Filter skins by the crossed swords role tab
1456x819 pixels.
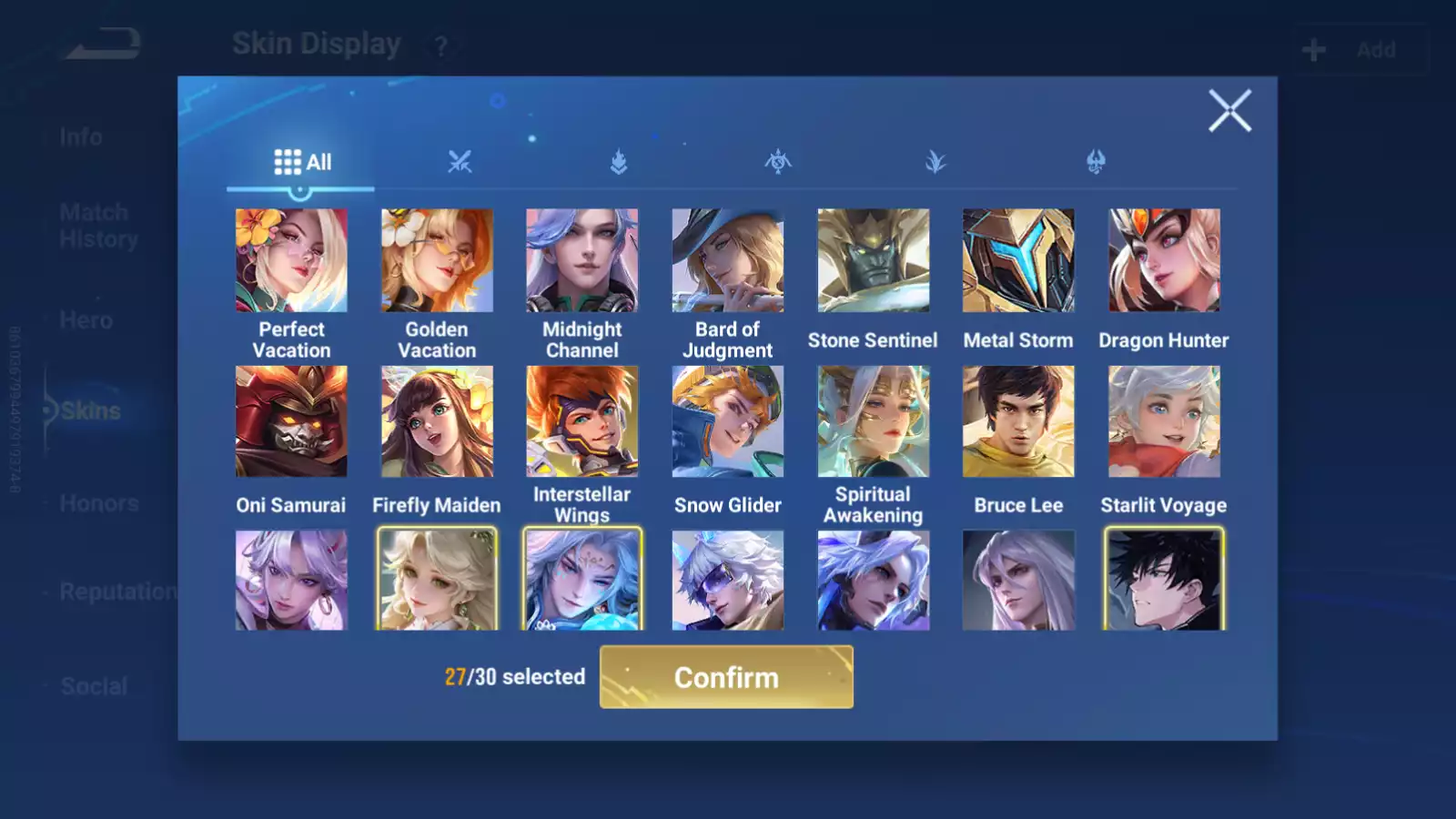460,163
